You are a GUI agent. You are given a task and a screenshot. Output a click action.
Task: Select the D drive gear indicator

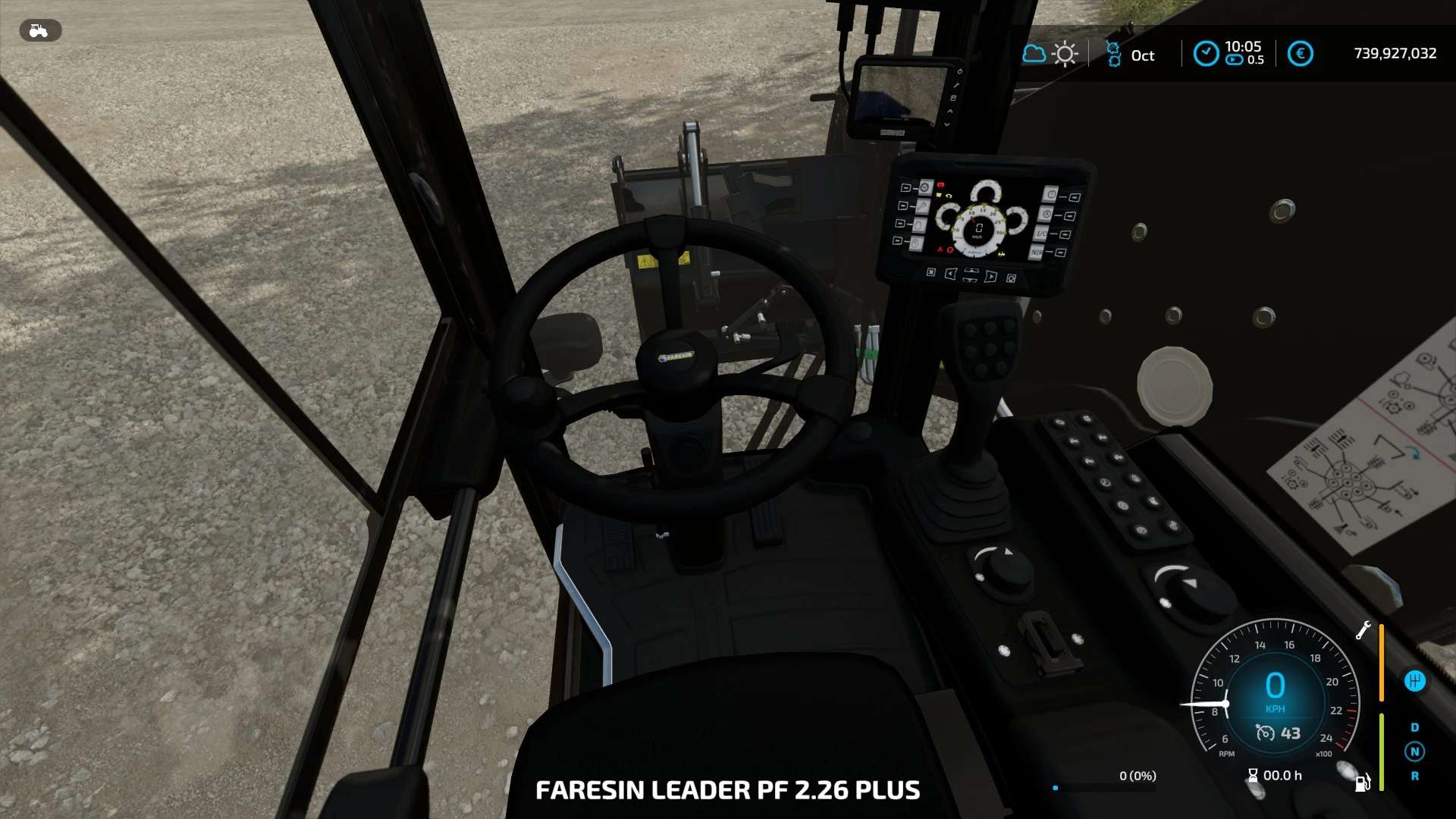[1414, 727]
